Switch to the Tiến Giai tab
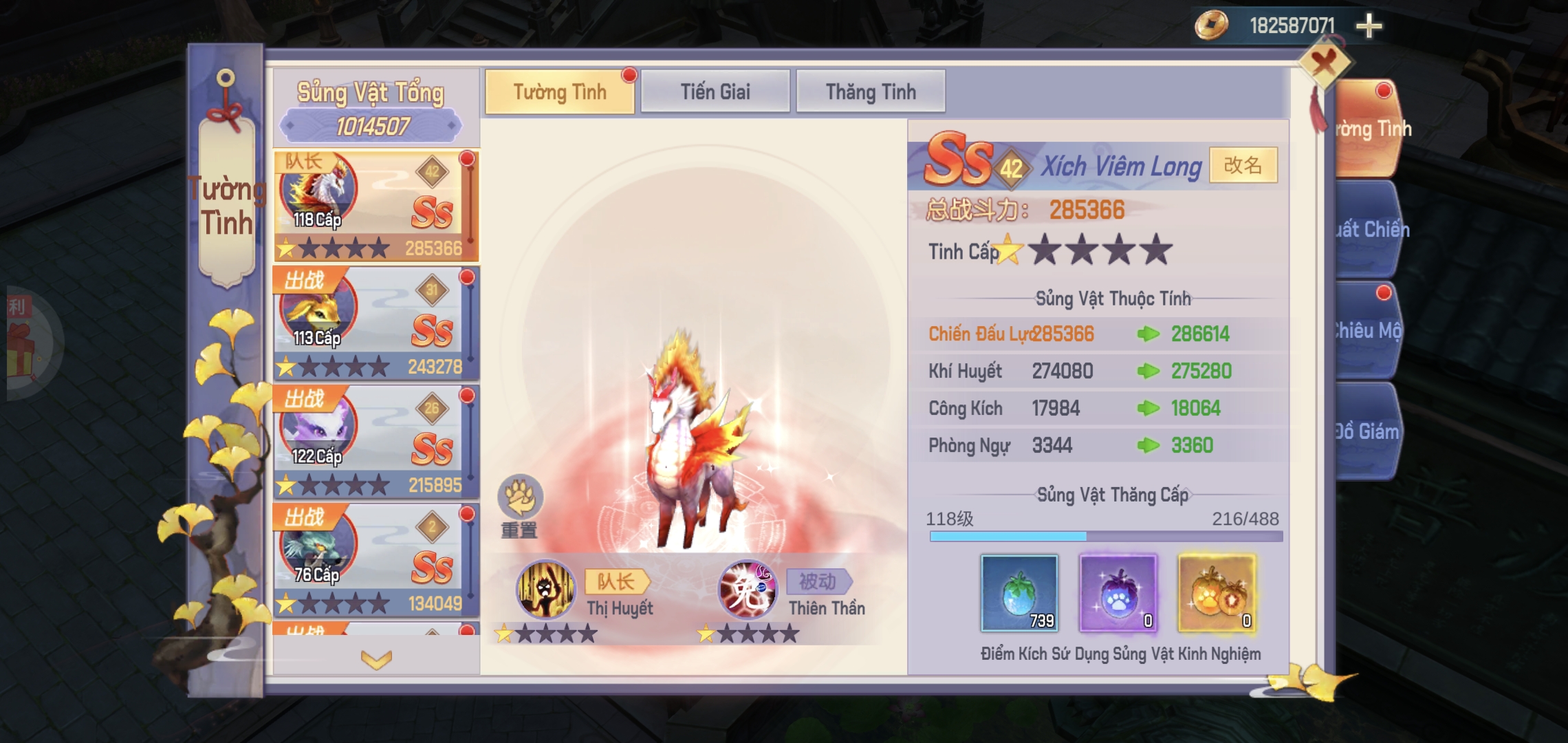 [715, 90]
